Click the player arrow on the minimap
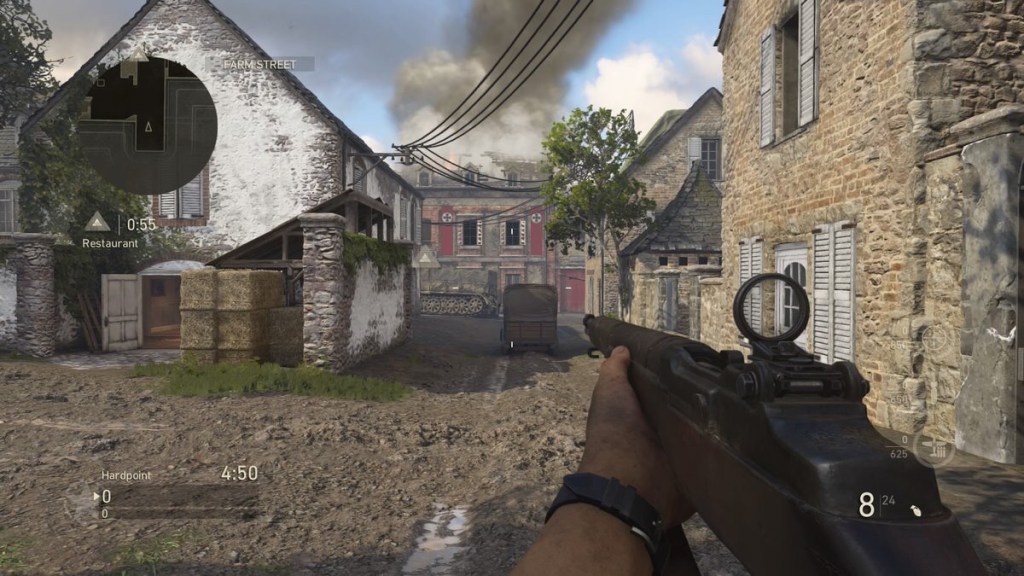 pos(148,127)
